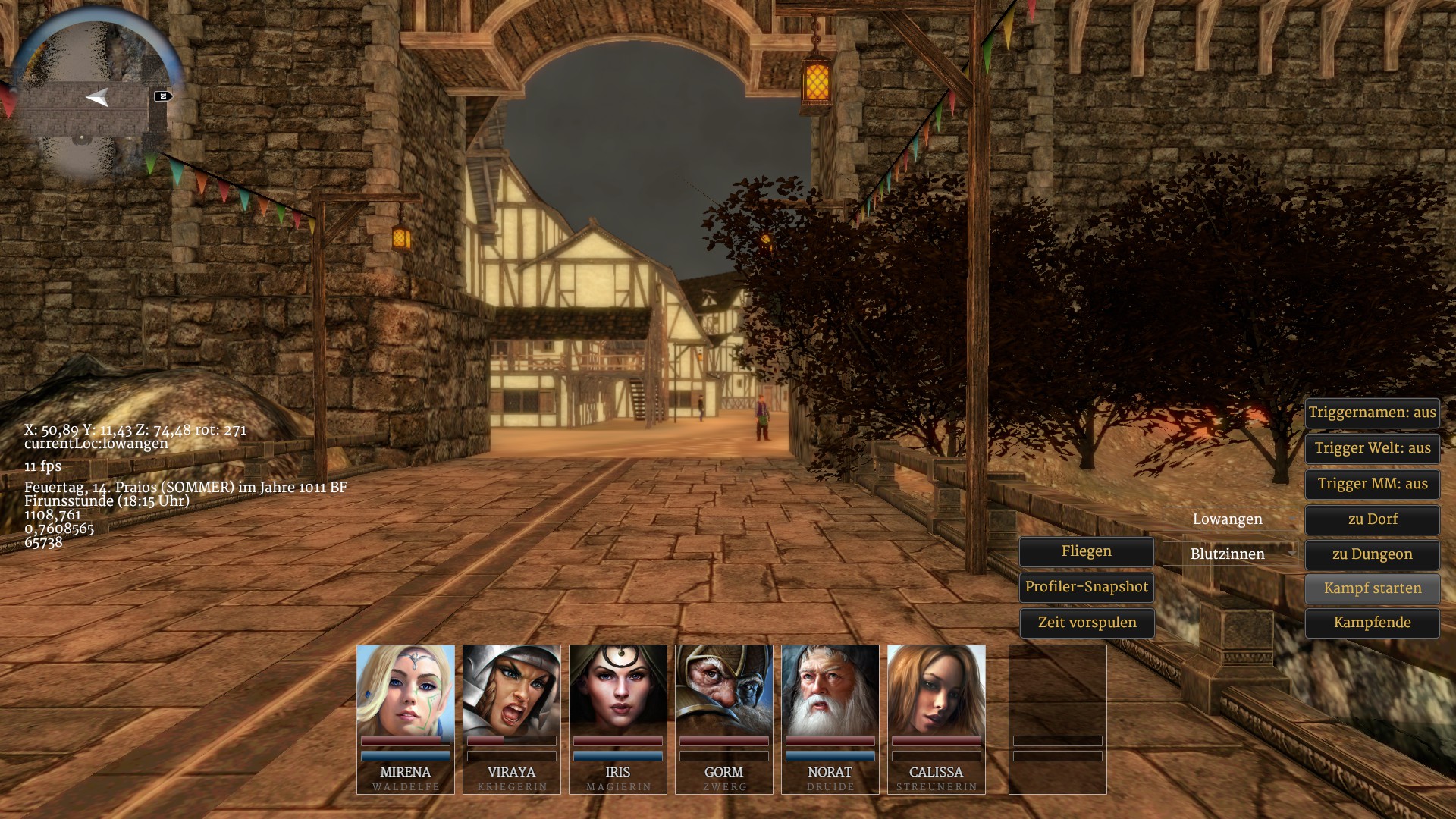This screenshot has width=1456, height=819.
Task: Select Calissa the Streunerin portrait
Action: [x=937, y=690]
